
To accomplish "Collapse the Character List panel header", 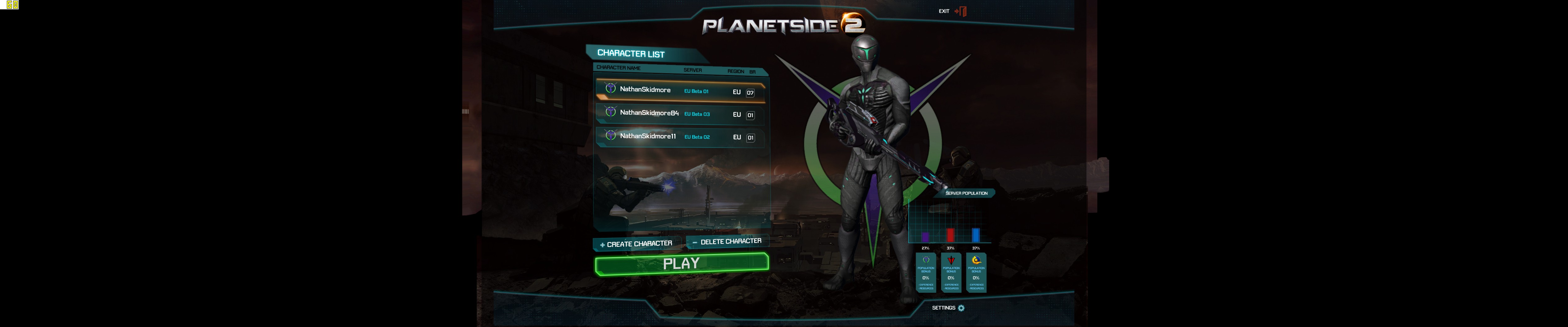I will point(630,54).
